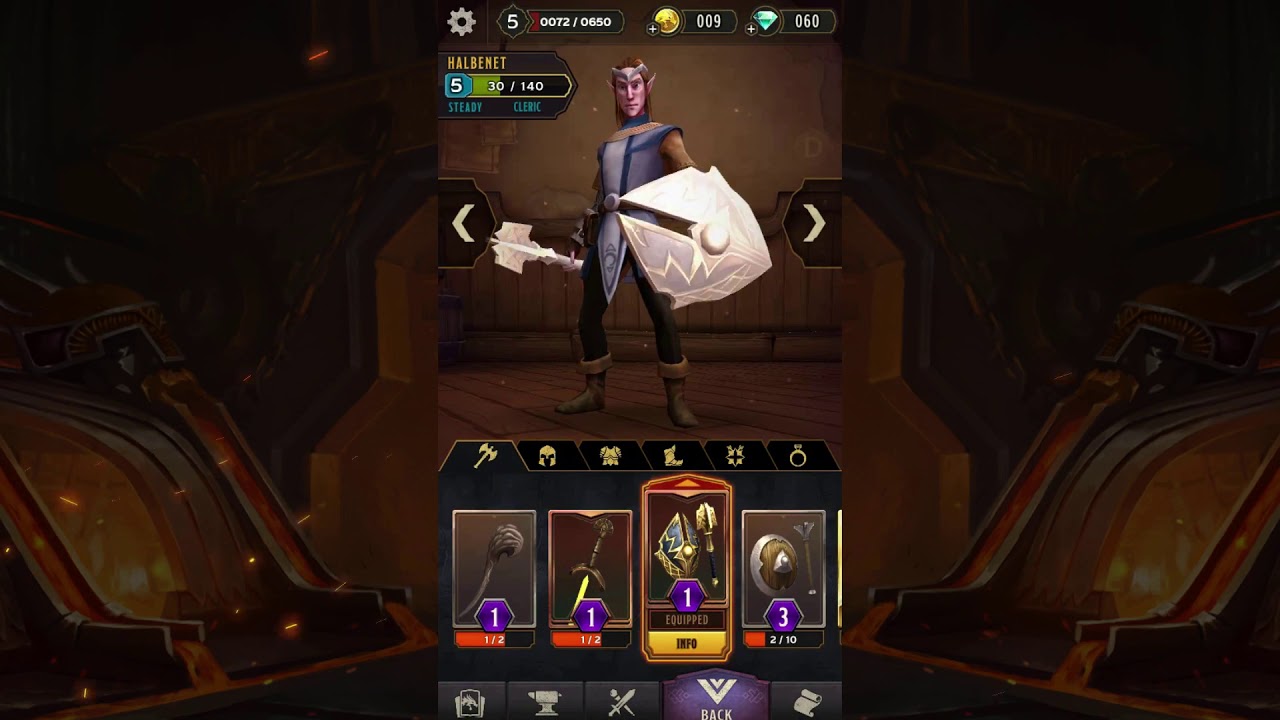Switch to the boots tab
Image resolution: width=1280 pixels, height=720 pixels.
pyautogui.click(x=673, y=457)
